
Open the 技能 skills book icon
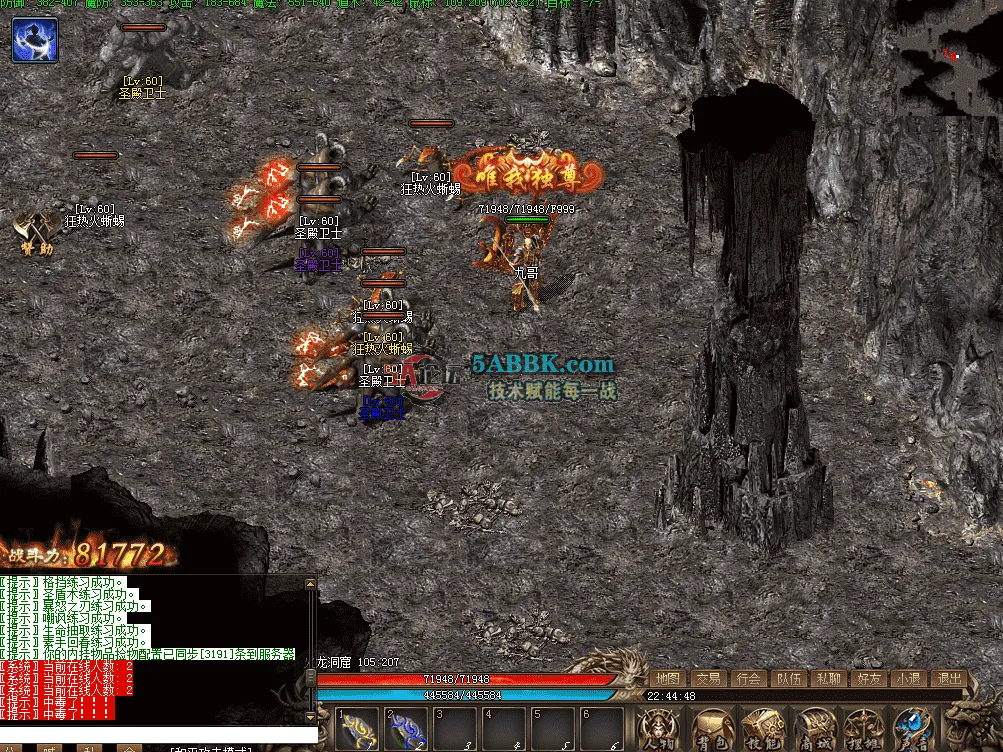click(x=763, y=729)
